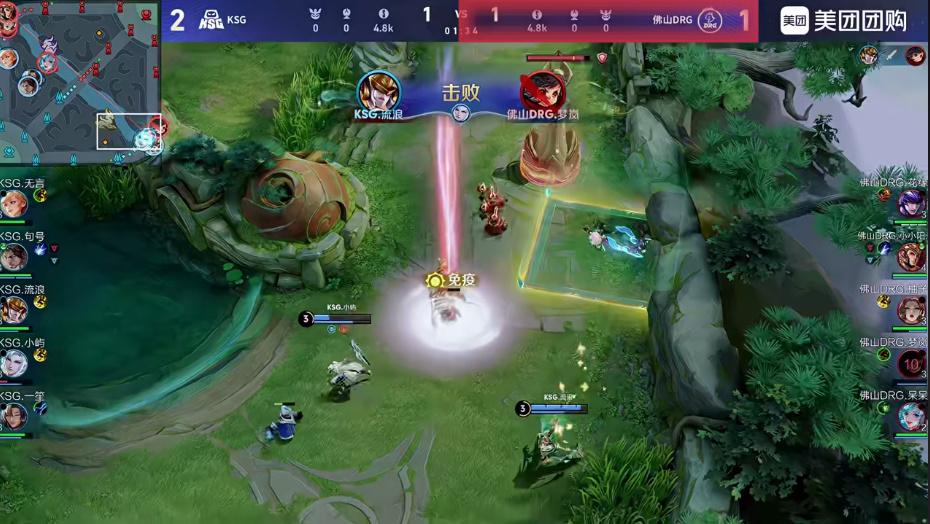The width and height of the screenshot is (930, 524).
Task: Select KSG.句号 player portrait
Action: pos(13,258)
